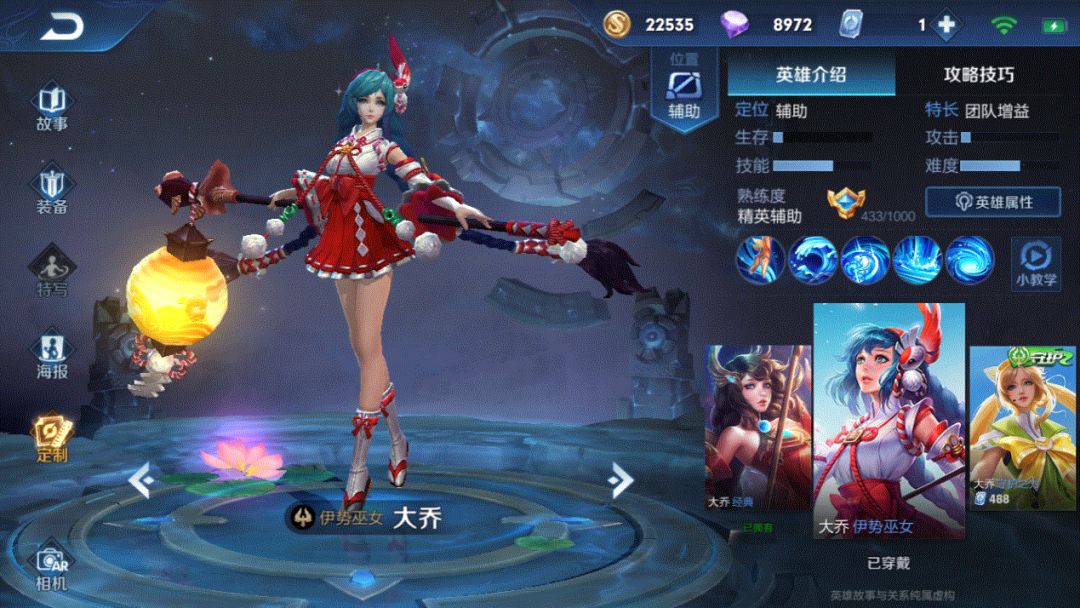Open the 海报 poster section
Viewport: 1080px width, 608px height.
(x=52, y=355)
